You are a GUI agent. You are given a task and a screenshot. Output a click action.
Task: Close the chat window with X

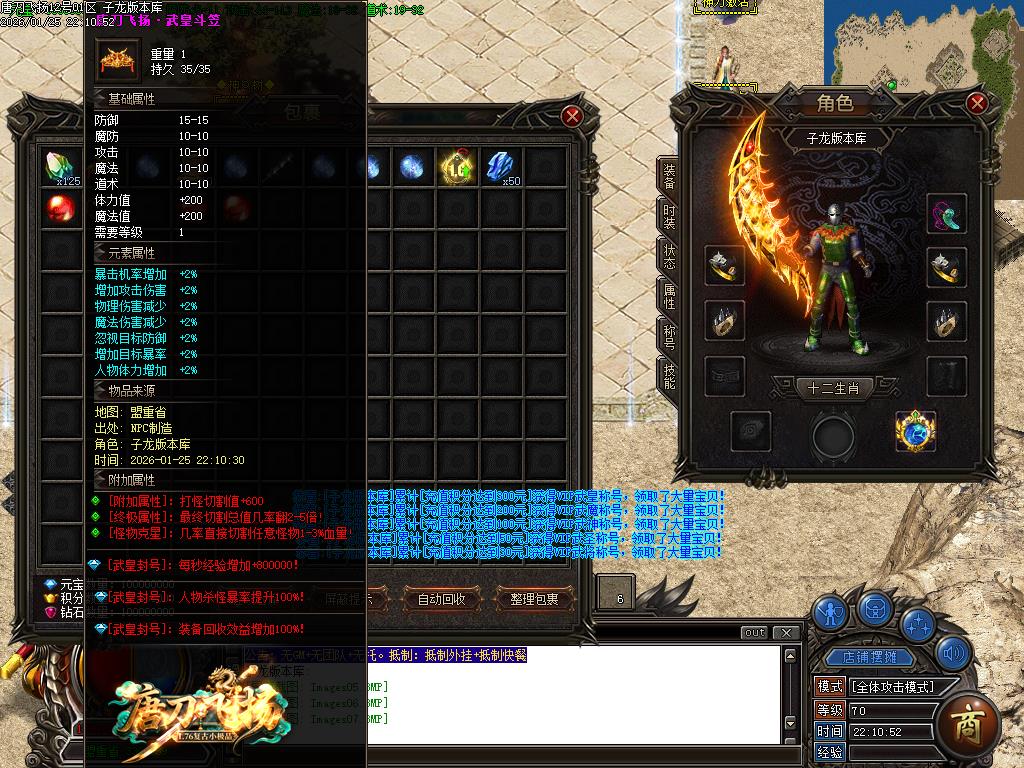pos(788,633)
